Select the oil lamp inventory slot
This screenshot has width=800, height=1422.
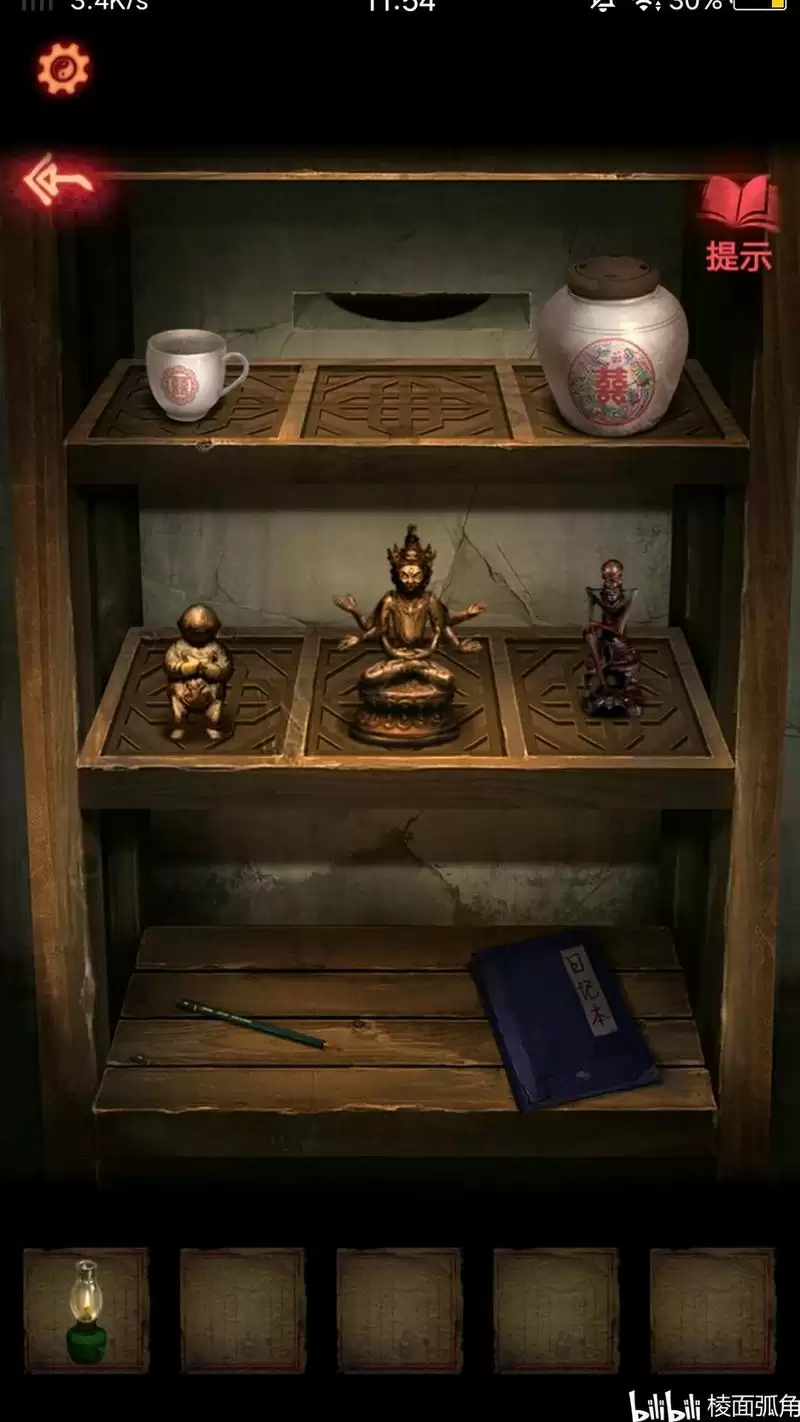[x=86, y=1309]
